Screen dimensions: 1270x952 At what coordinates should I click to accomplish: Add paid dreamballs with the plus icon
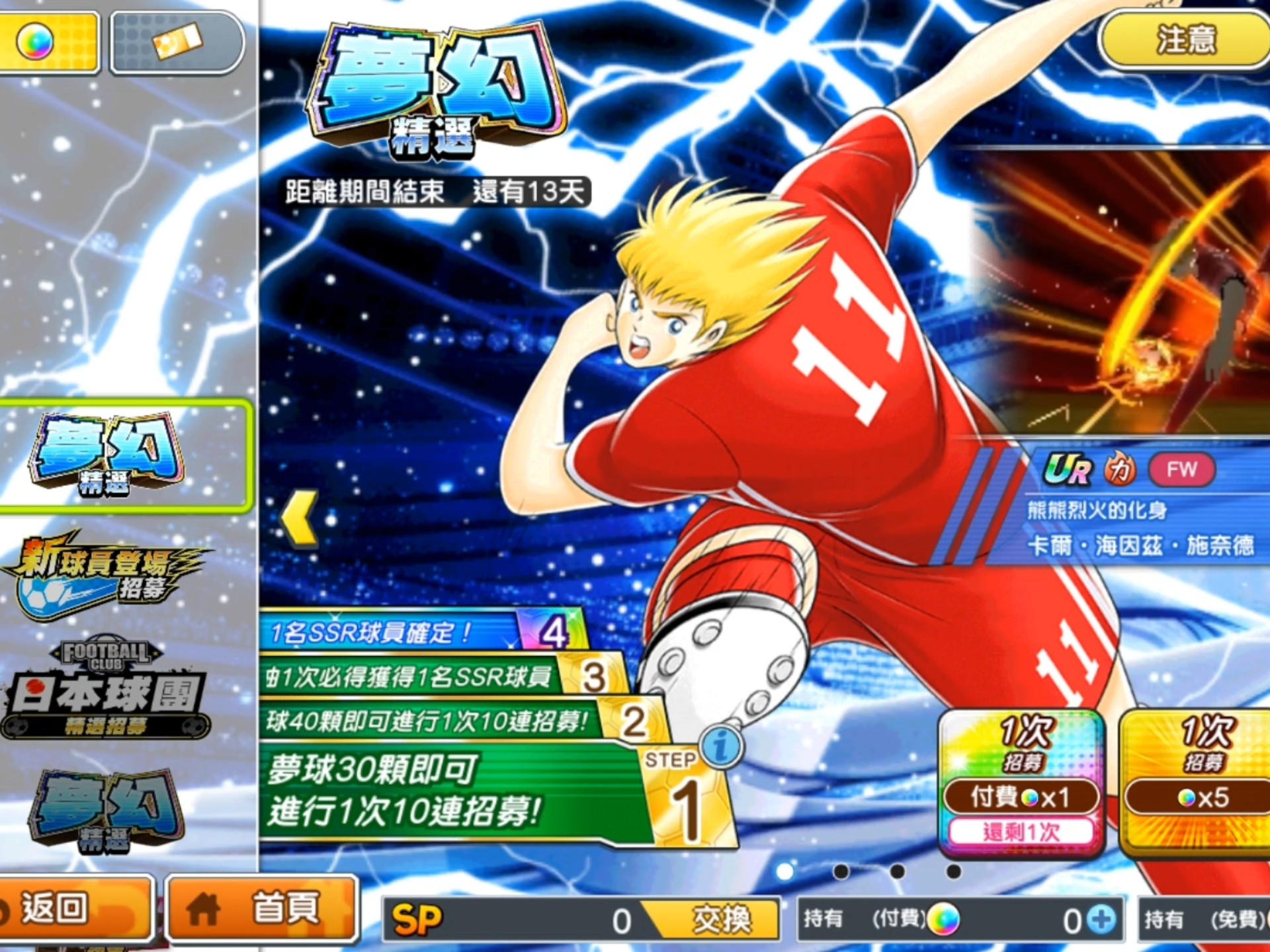(1102, 920)
